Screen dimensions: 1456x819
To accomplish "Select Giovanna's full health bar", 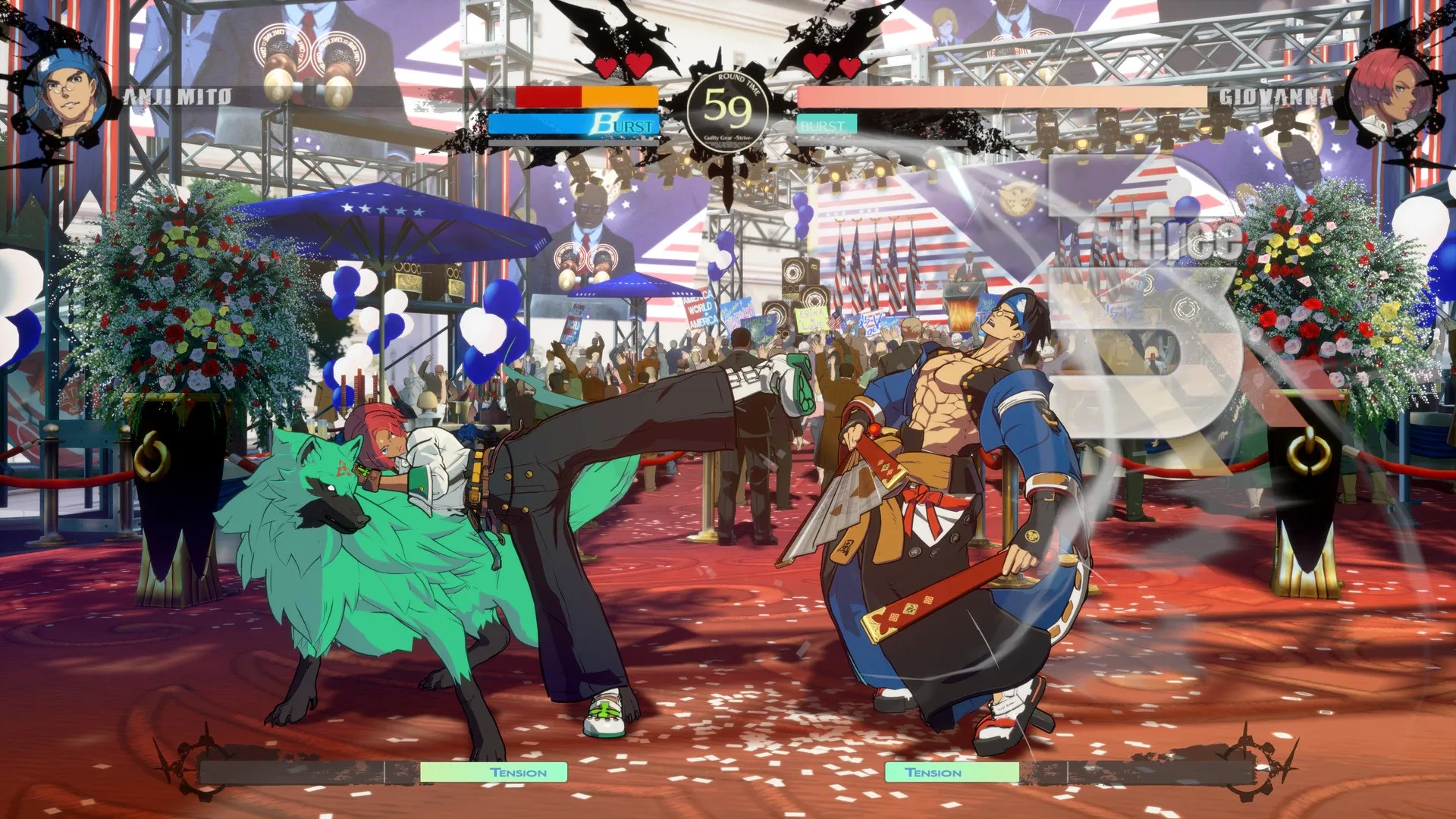I will click(1001, 96).
